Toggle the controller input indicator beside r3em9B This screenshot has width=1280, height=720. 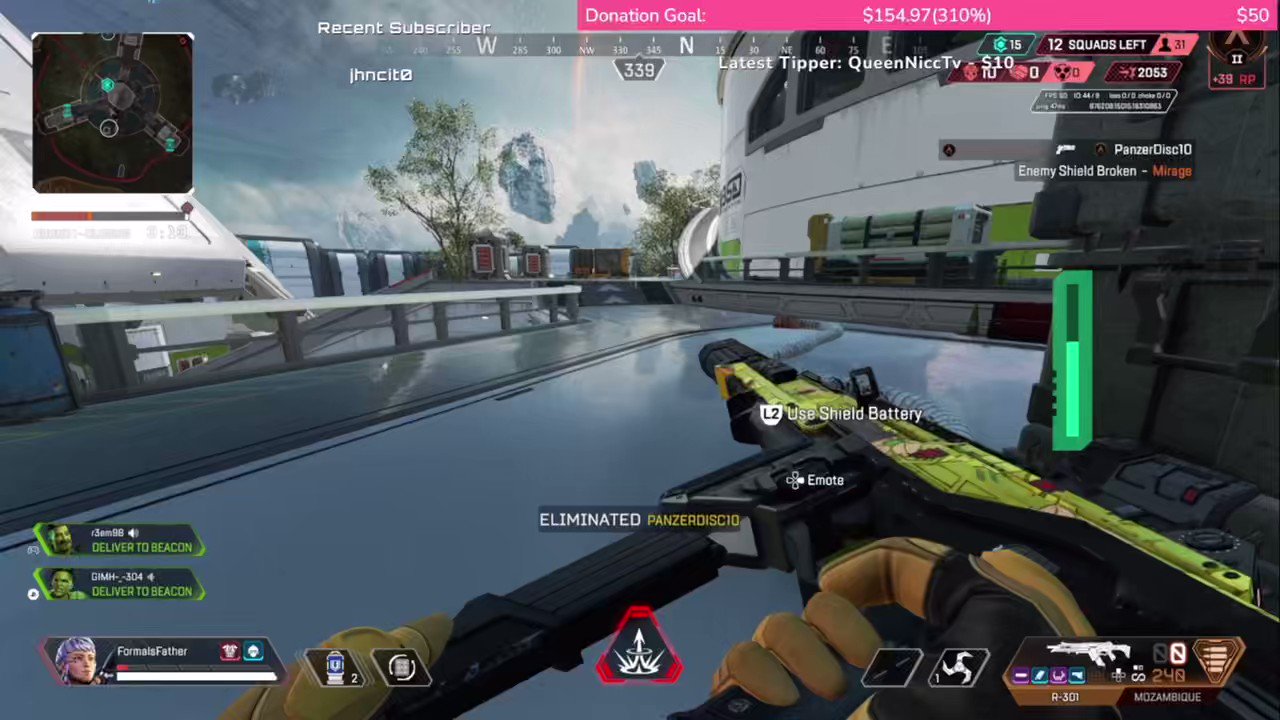click(x=34, y=550)
